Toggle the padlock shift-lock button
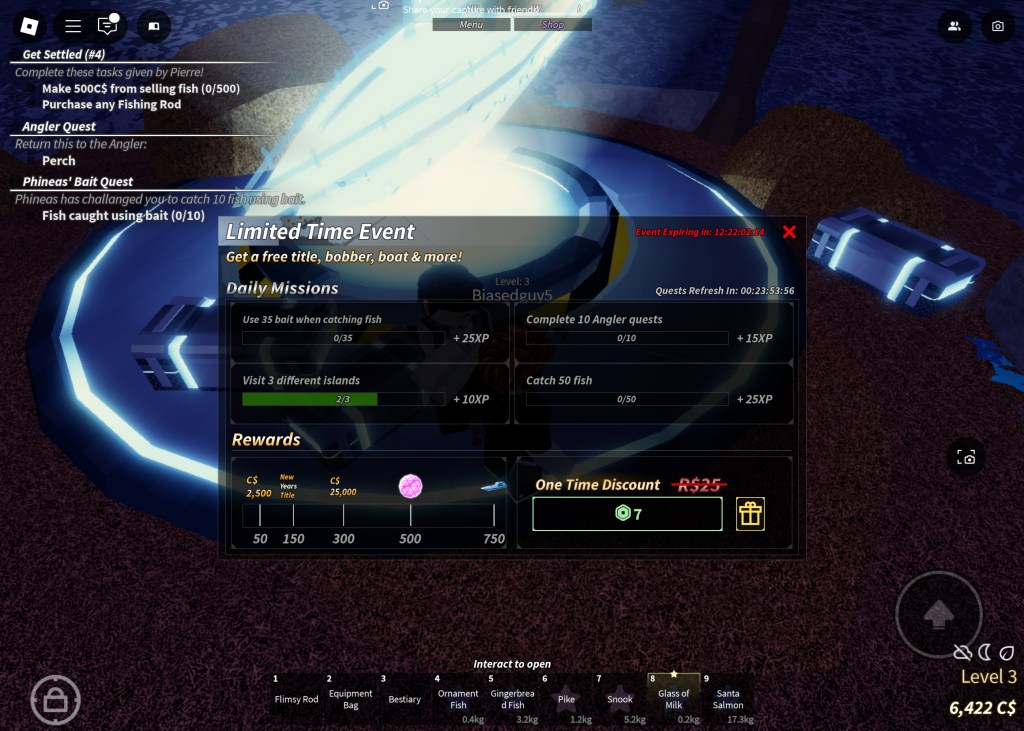Screen dimensions: 1024x731 pos(55,700)
